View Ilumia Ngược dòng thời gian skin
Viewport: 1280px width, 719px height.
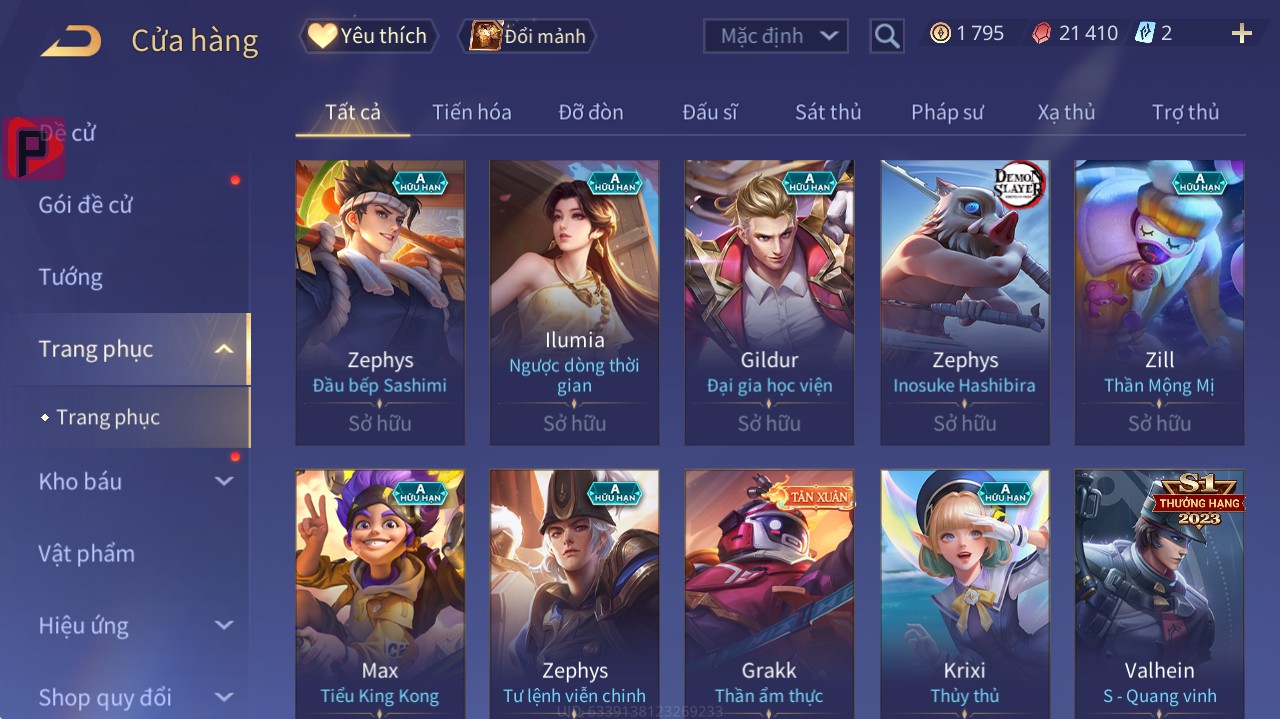(x=574, y=300)
